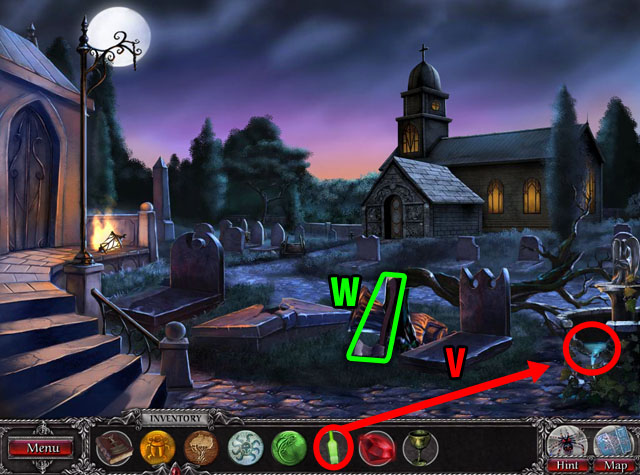Pick the golden amber medallion
This screenshot has height=475, width=640.
click(157, 445)
